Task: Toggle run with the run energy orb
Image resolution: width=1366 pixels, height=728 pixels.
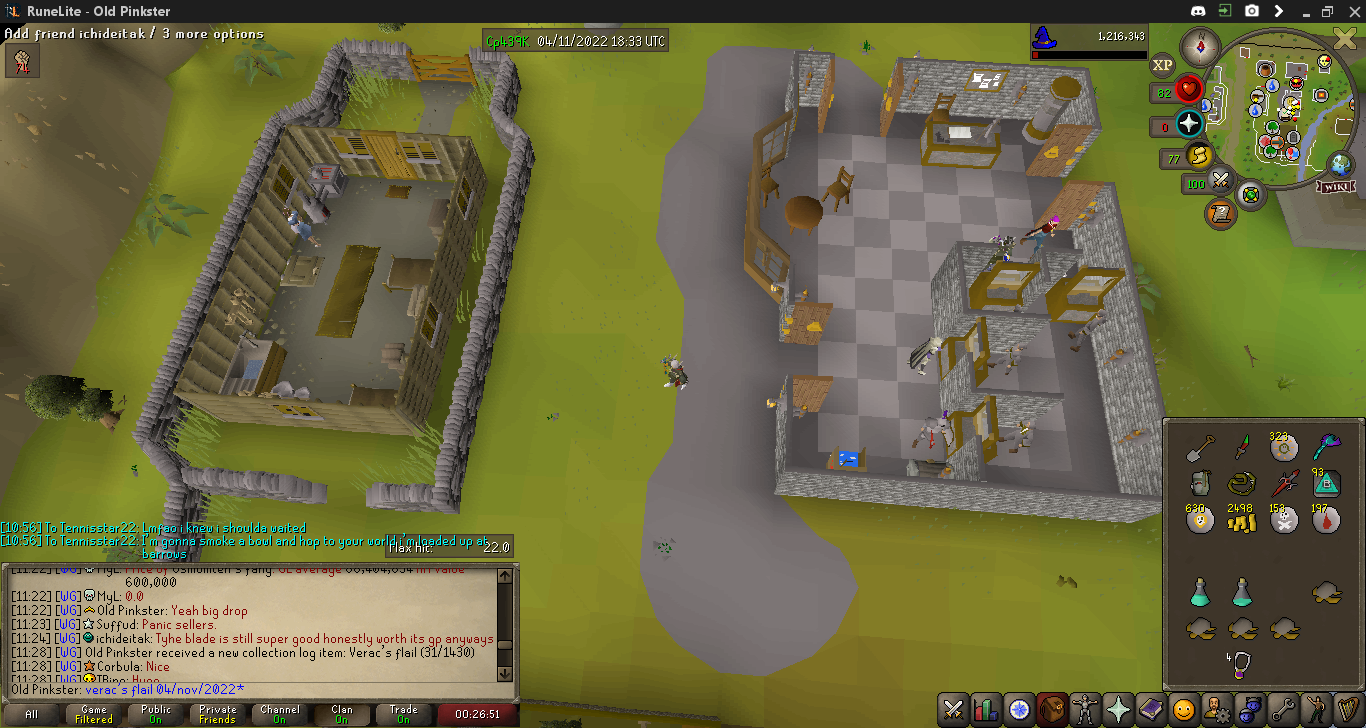Action: pyautogui.click(x=1199, y=155)
